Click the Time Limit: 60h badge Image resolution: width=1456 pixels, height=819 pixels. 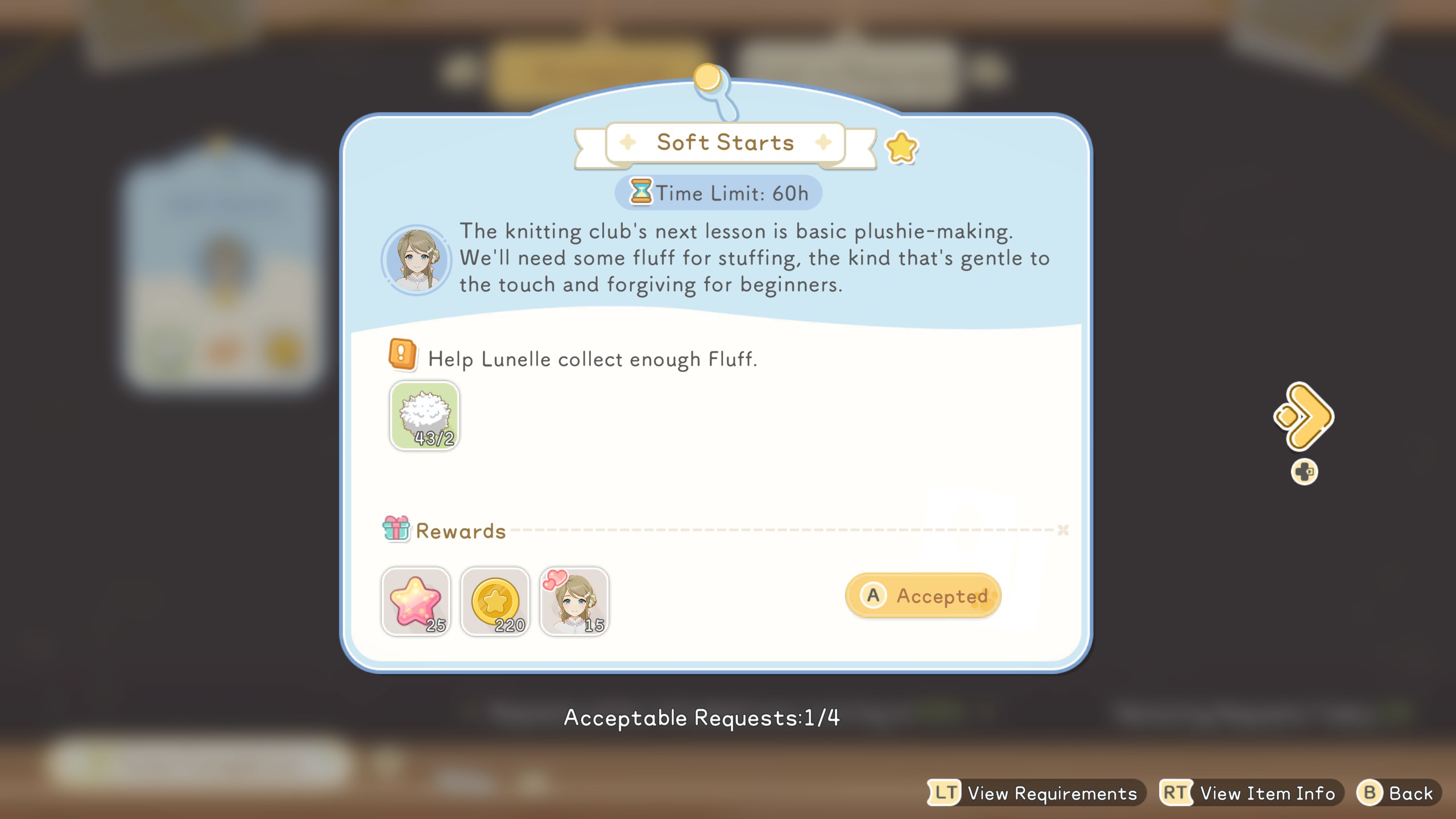(718, 192)
